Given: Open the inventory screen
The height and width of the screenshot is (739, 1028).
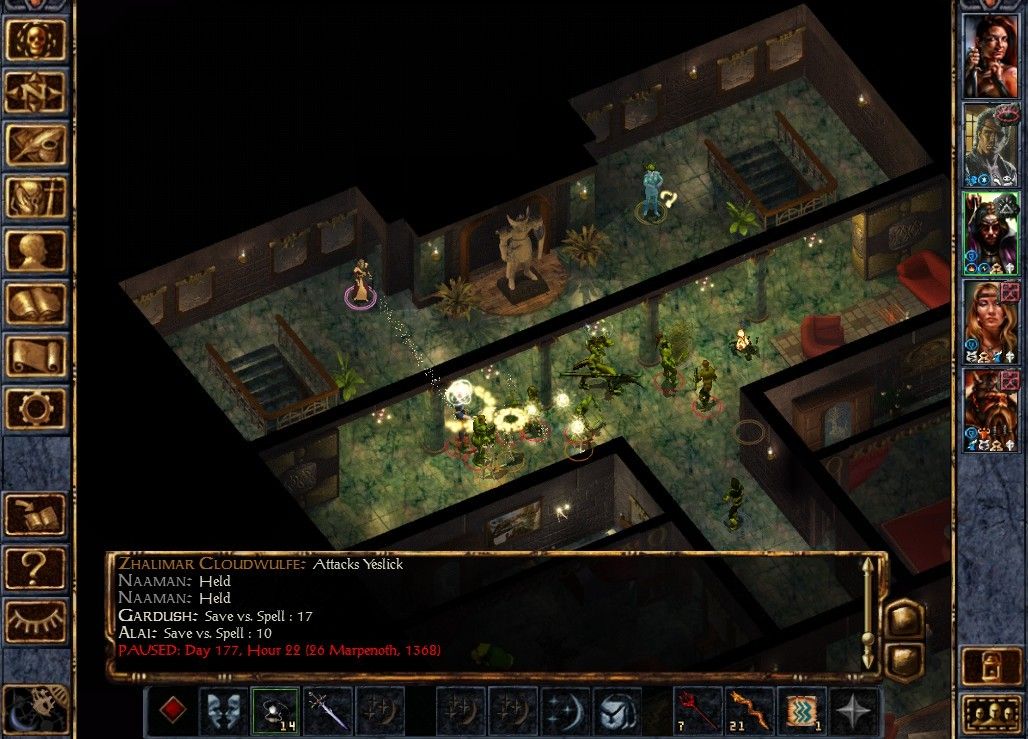Looking at the screenshot, I should (37, 199).
